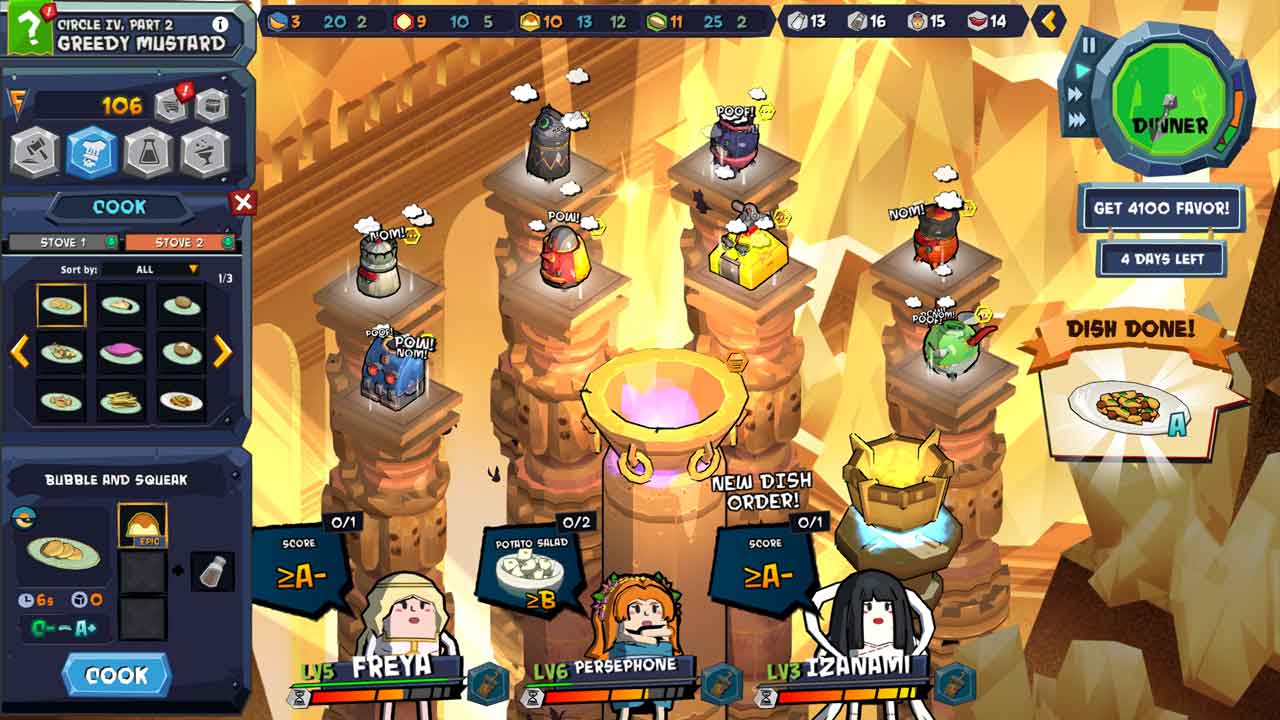Show level info with the i icon
This screenshot has height=720, width=1280.
(x=220, y=24)
